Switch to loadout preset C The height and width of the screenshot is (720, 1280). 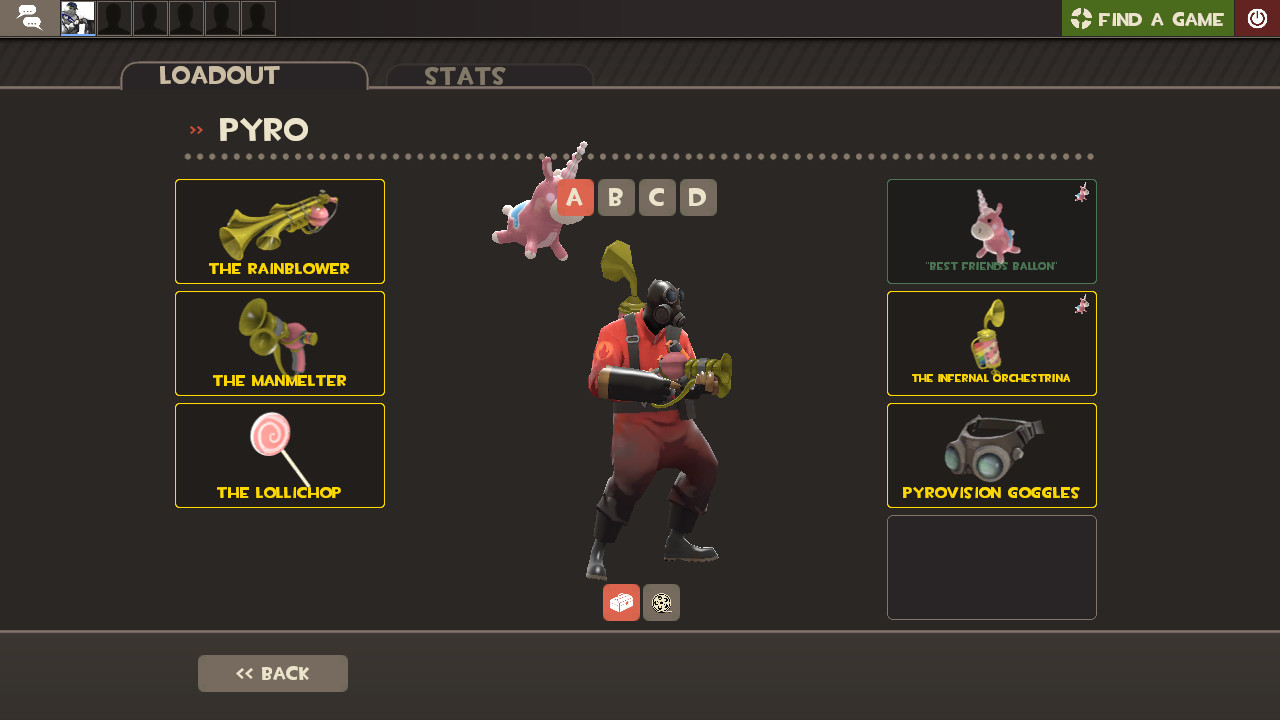point(657,197)
